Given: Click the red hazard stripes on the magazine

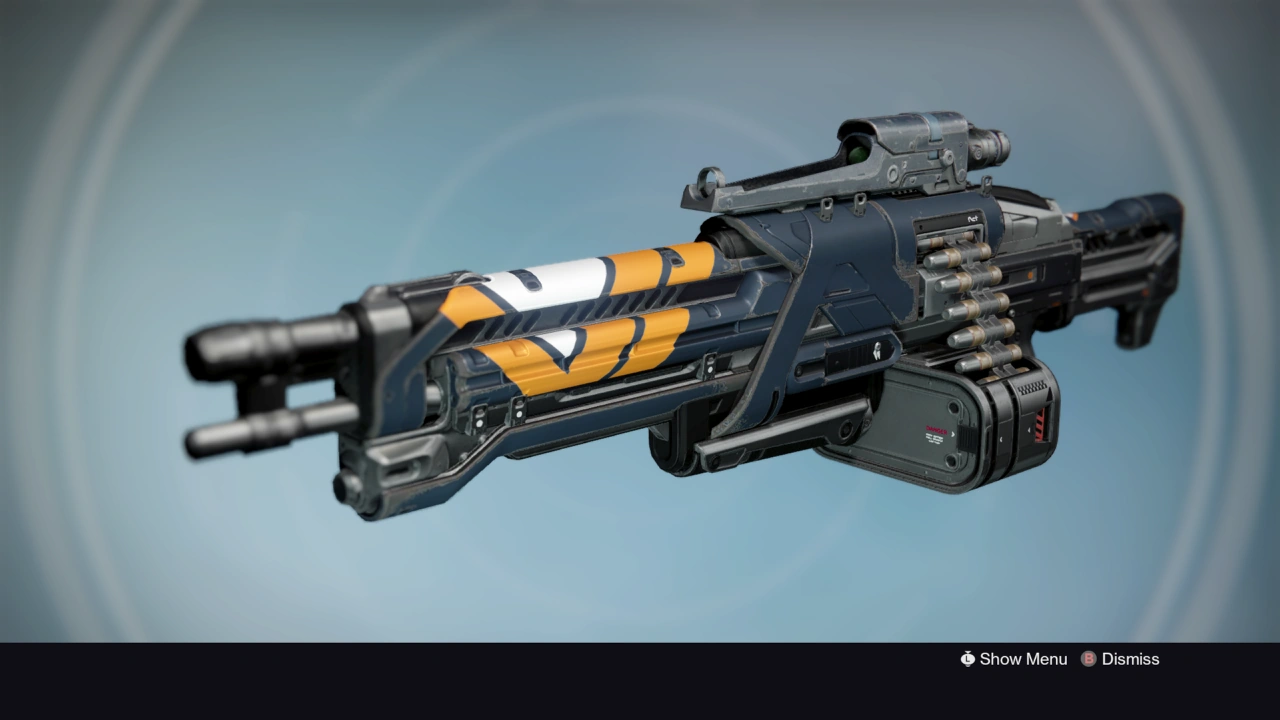Looking at the screenshot, I should pyautogui.click(x=1043, y=423).
